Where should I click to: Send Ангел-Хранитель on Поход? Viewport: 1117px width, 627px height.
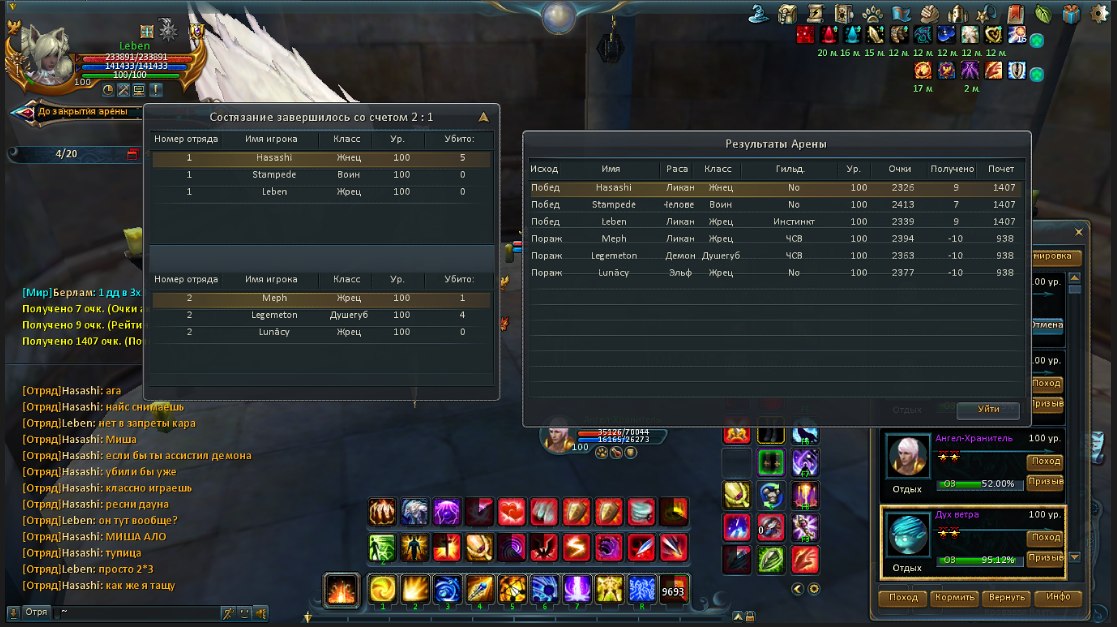[1045, 462]
